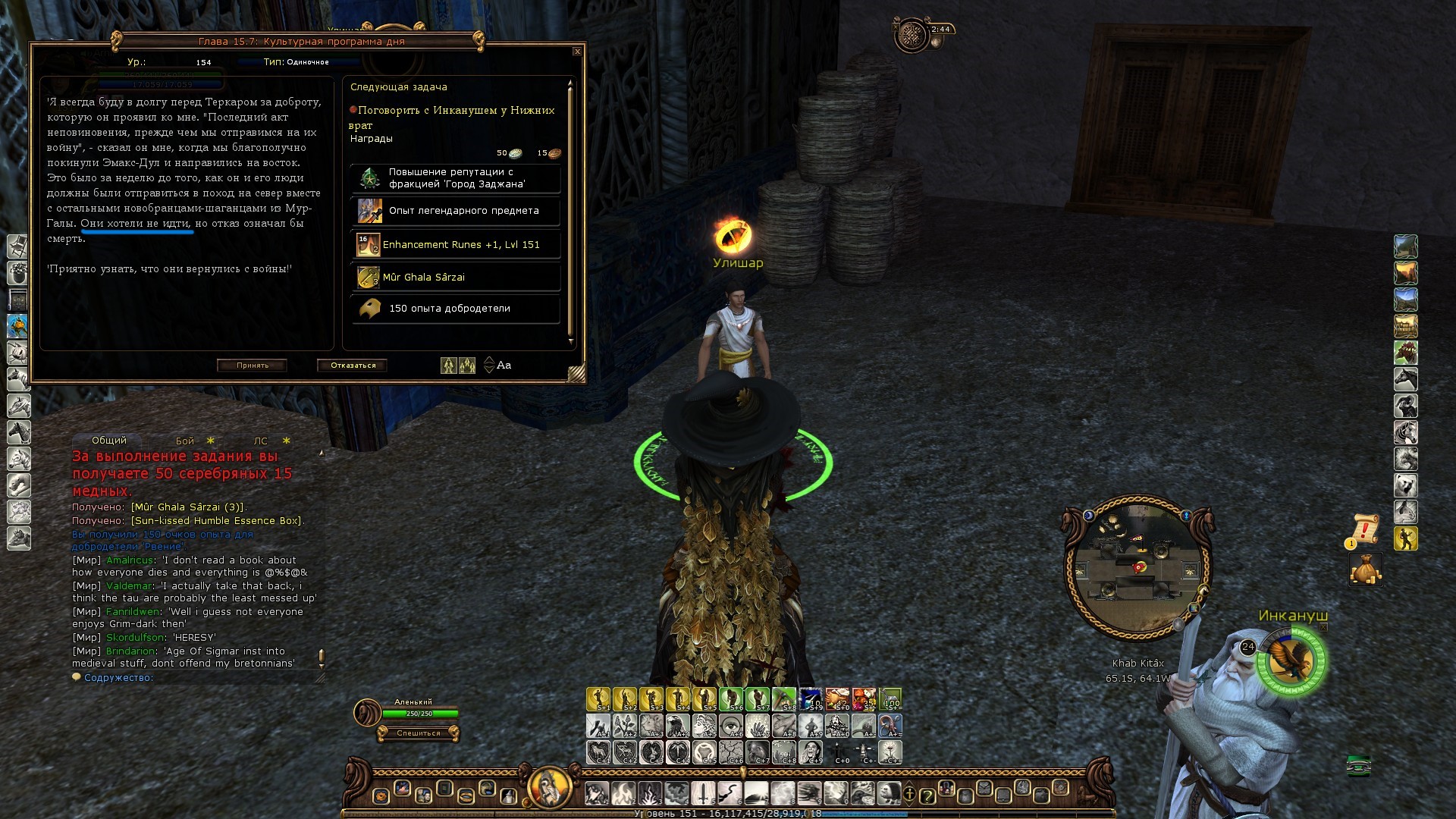The width and height of the screenshot is (1456, 819).
Task: Accept the quest with the Принять button
Action: coord(252,366)
